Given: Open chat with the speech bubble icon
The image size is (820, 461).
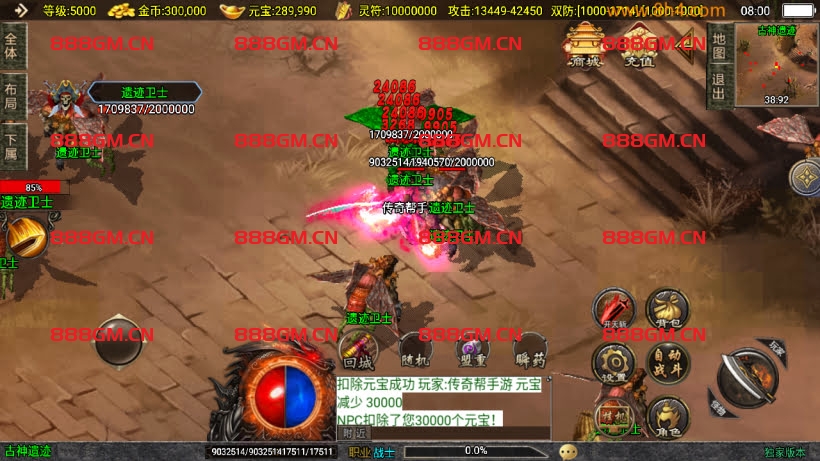Looking at the screenshot, I should click(568, 451).
